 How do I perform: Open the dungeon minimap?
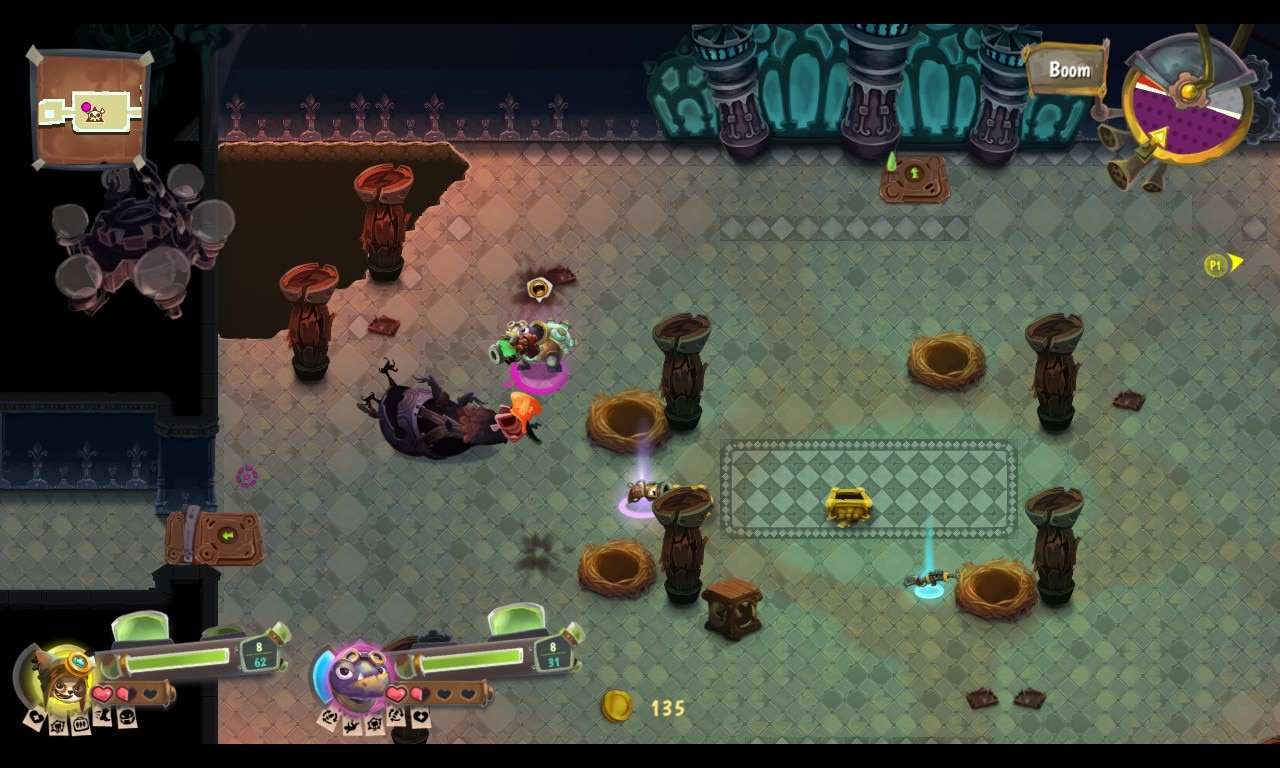90,108
